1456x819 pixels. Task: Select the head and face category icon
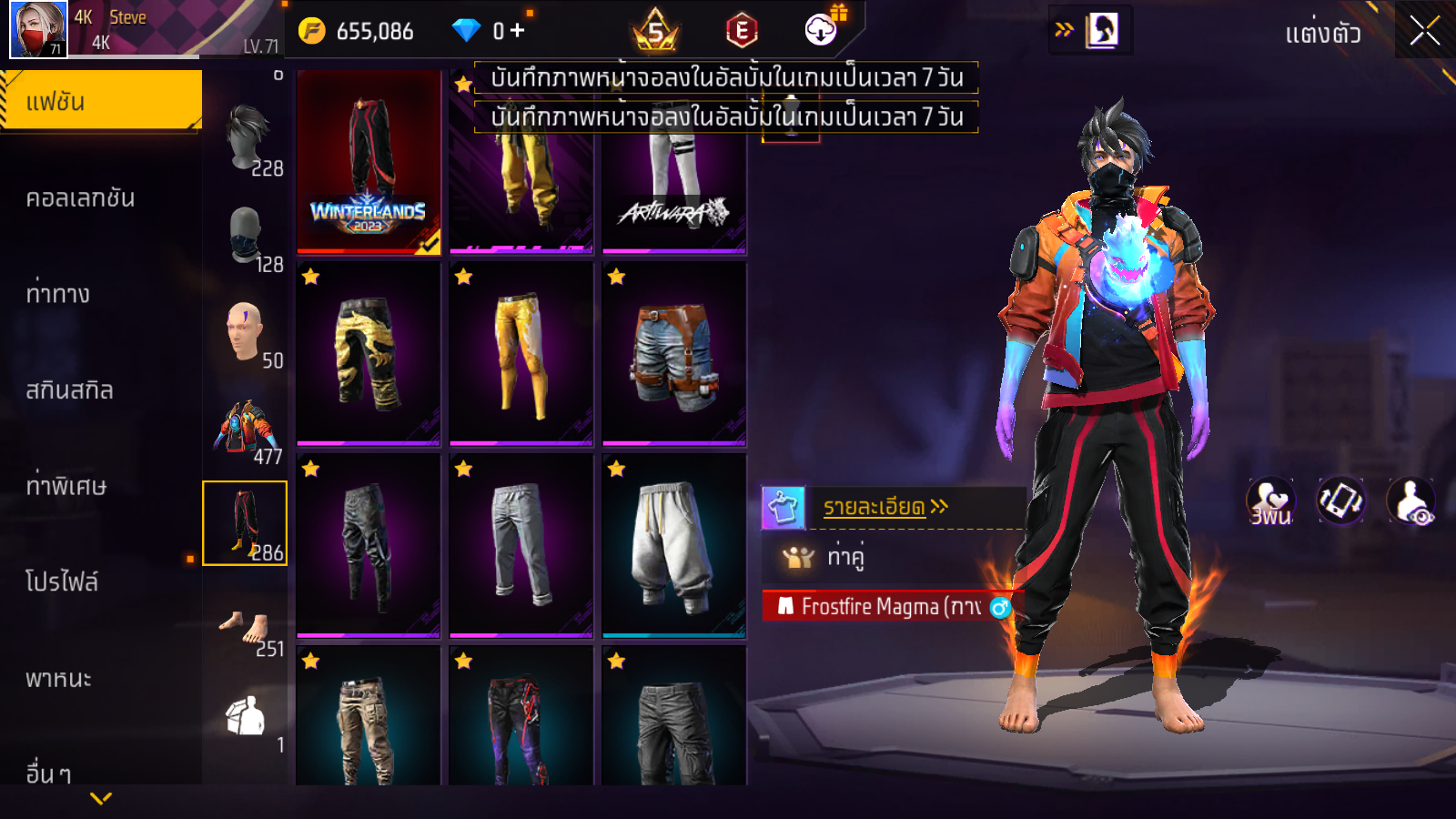coord(244,331)
